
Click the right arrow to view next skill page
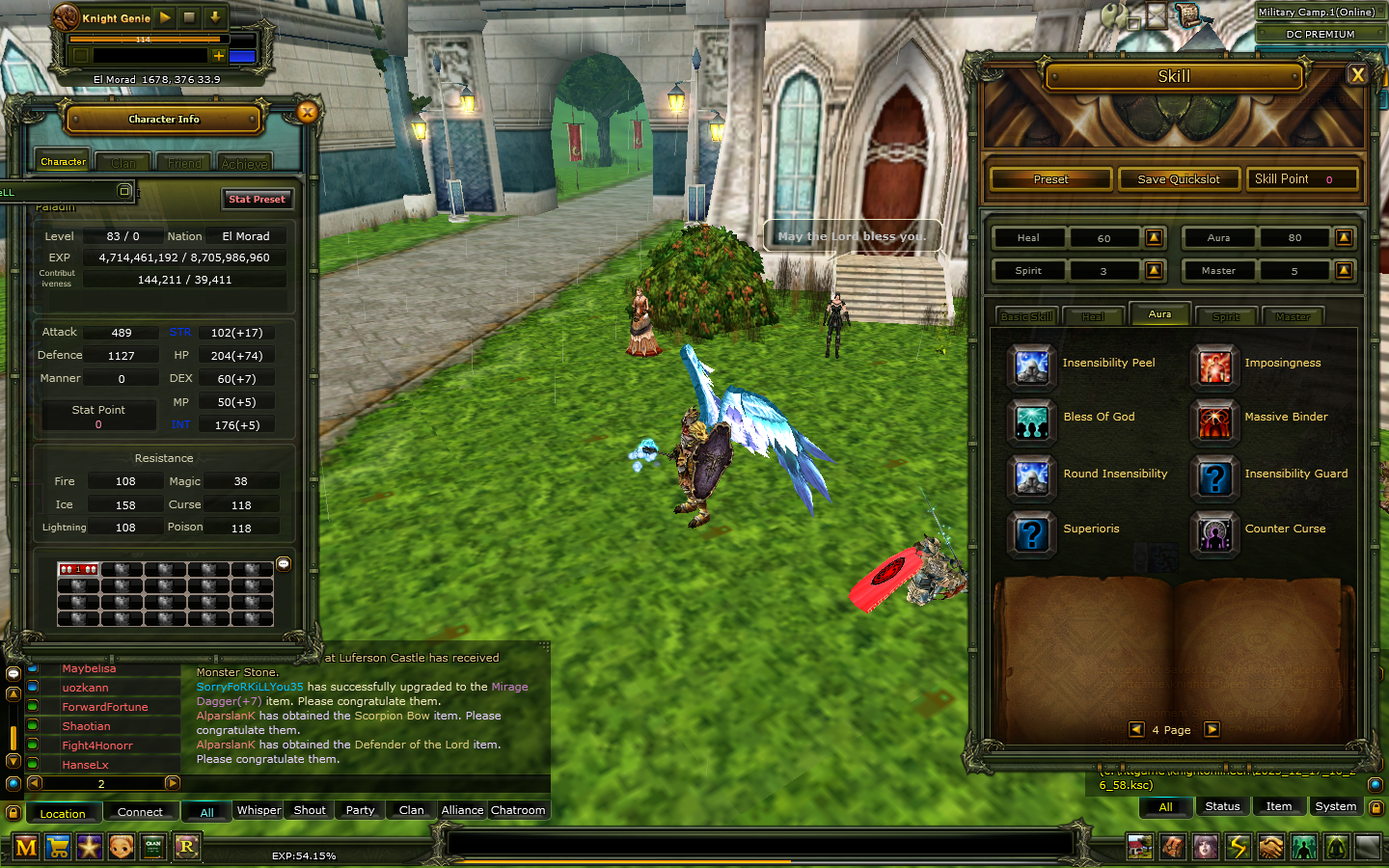coord(1212,730)
